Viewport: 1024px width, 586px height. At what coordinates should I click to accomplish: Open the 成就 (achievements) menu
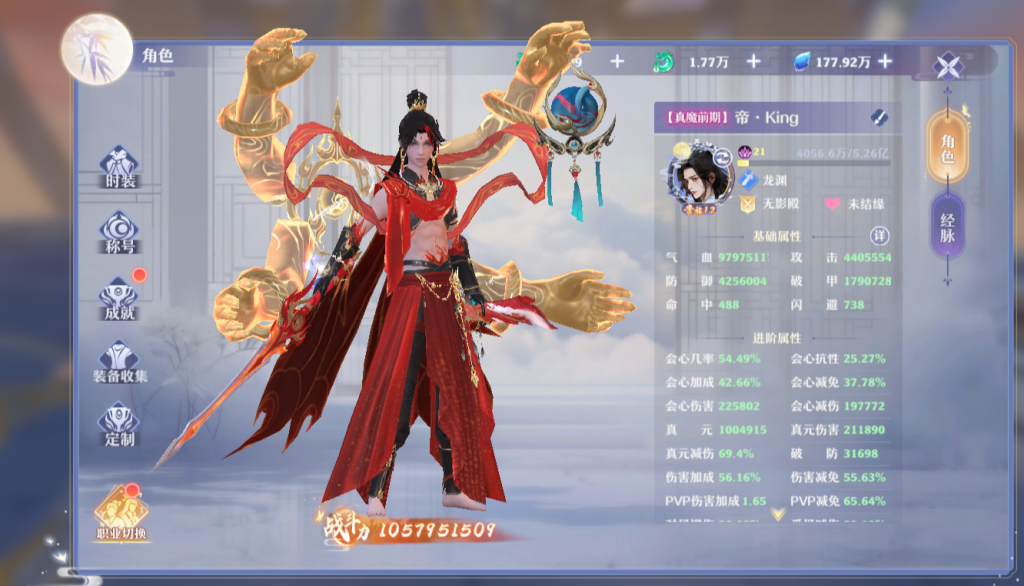click(119, 298)
